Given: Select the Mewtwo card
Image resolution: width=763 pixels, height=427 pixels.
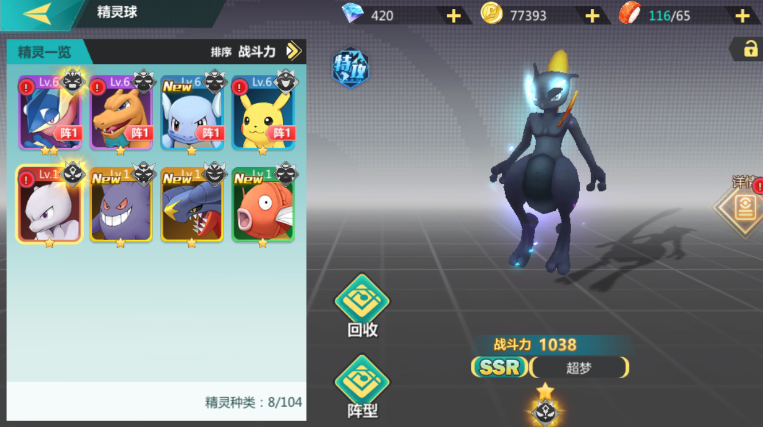Looking at the screenshot, I should pos(50,204).
